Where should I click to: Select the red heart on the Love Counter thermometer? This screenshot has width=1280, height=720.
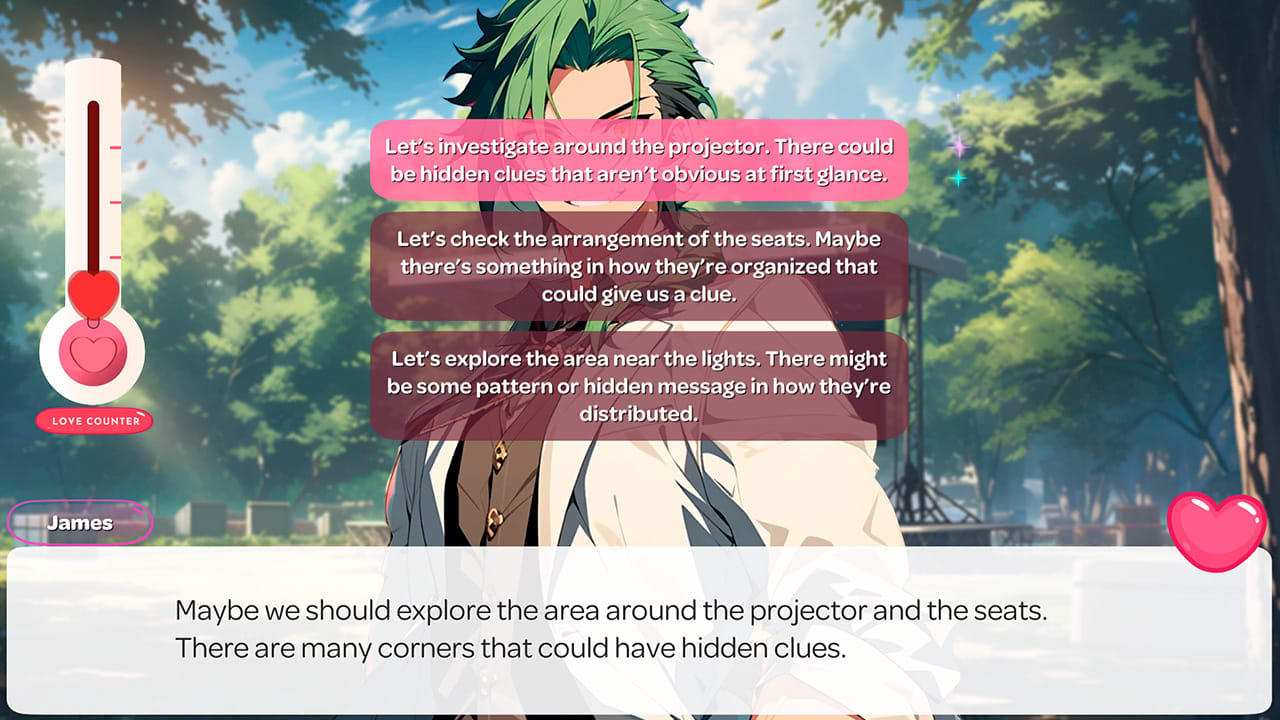point(91,290)
